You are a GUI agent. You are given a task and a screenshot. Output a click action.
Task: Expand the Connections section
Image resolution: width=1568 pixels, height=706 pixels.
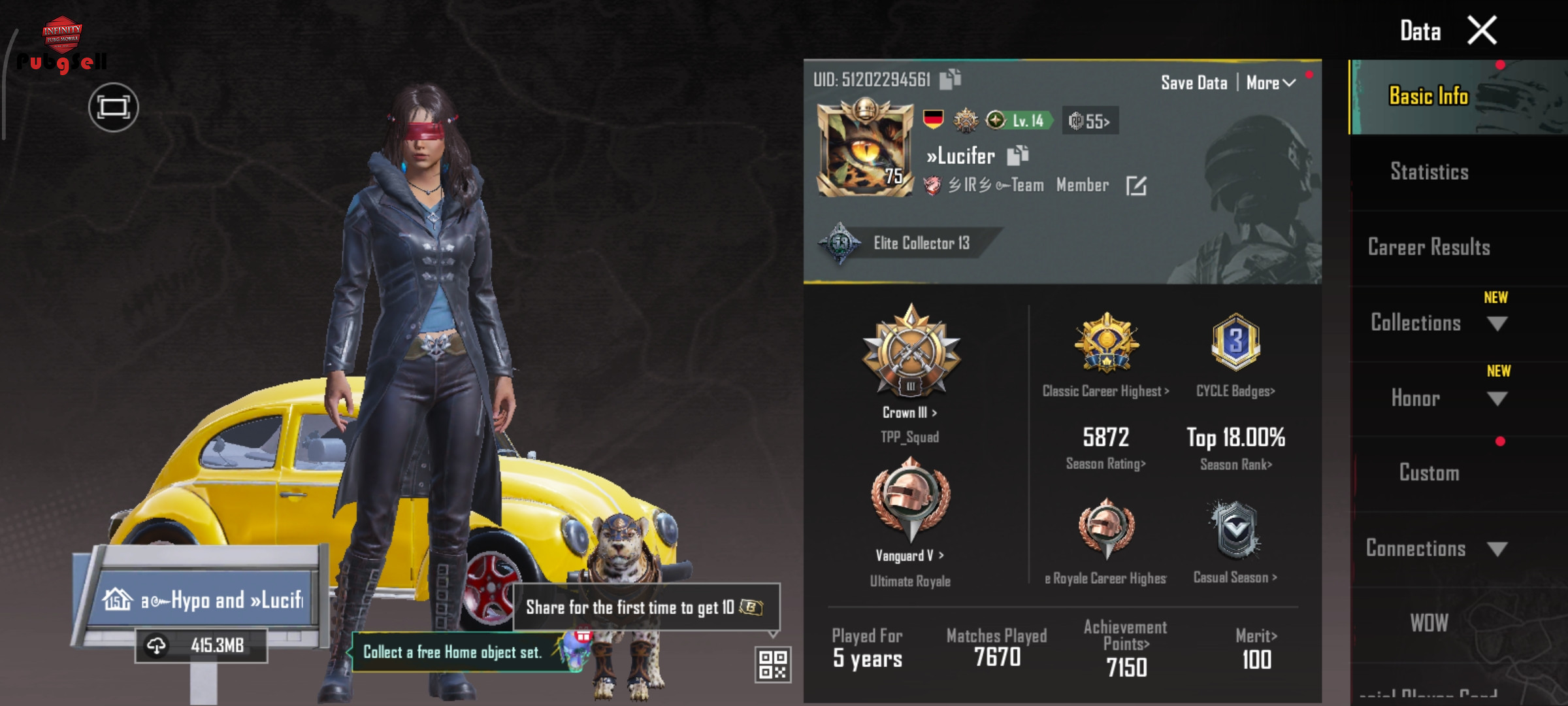coord(1497,549)
